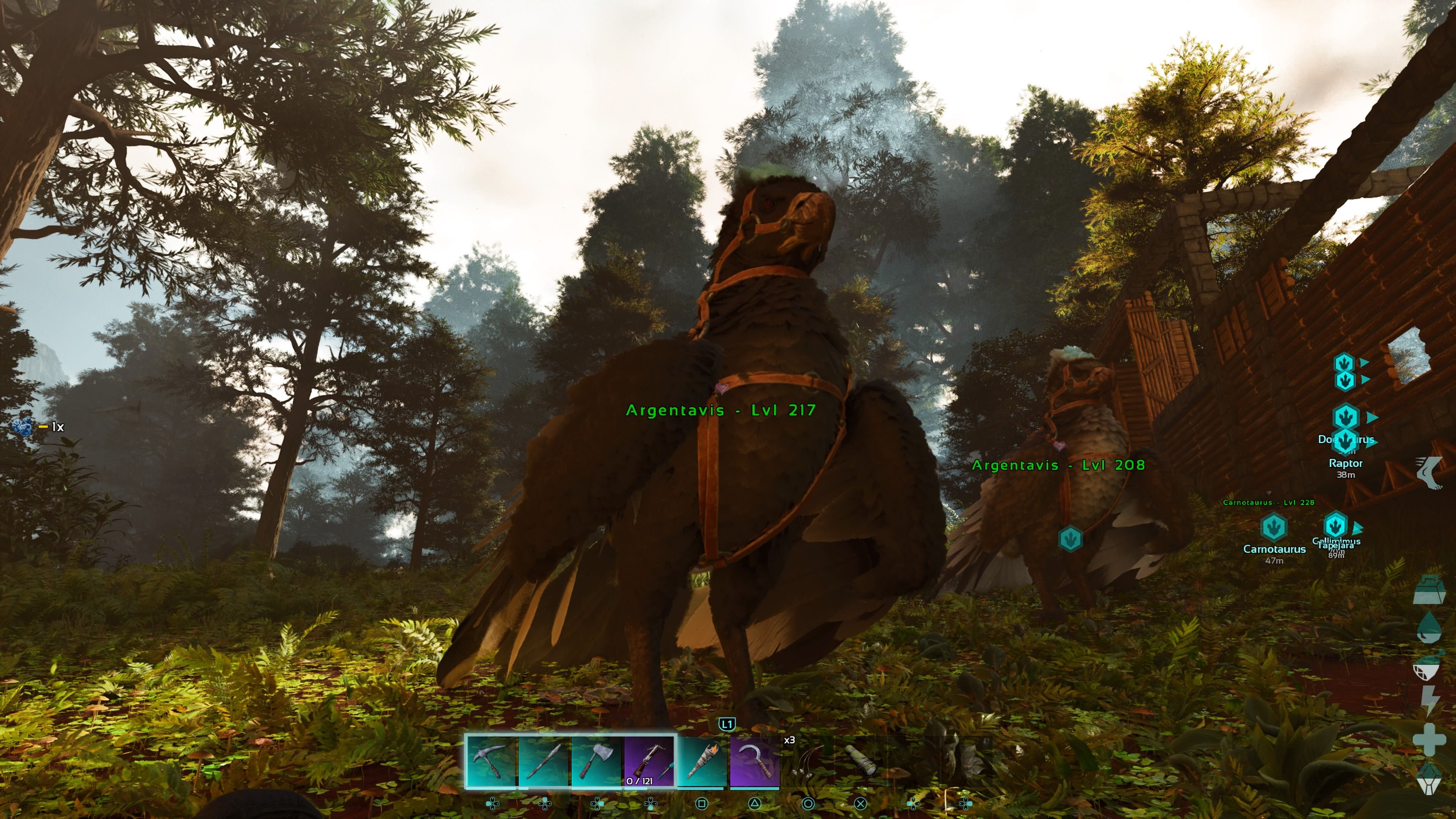The width and height of the screenshot is (1456, 819).
Task: Click the L1 prompt above the hotbar
Action: (728, 723)
